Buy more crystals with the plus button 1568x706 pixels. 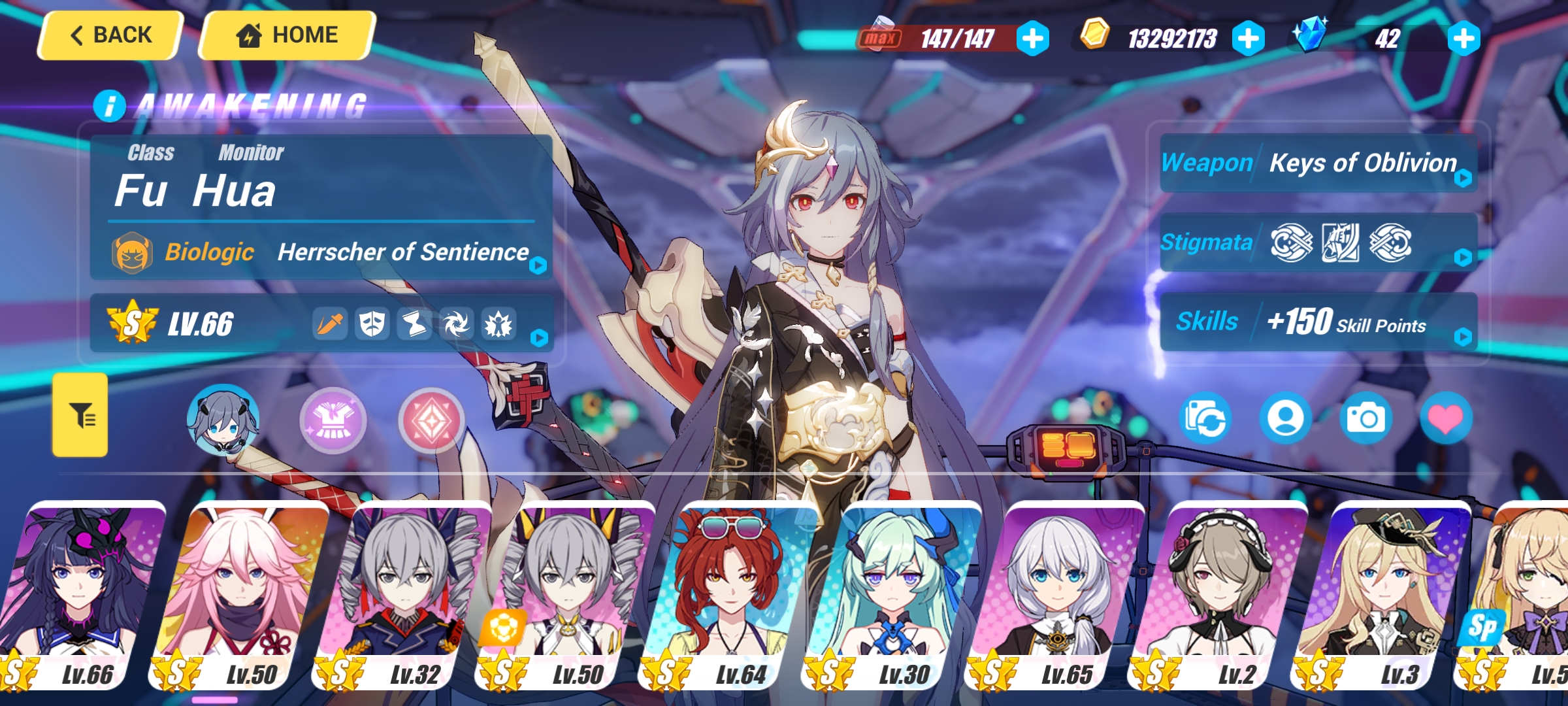1463,39
